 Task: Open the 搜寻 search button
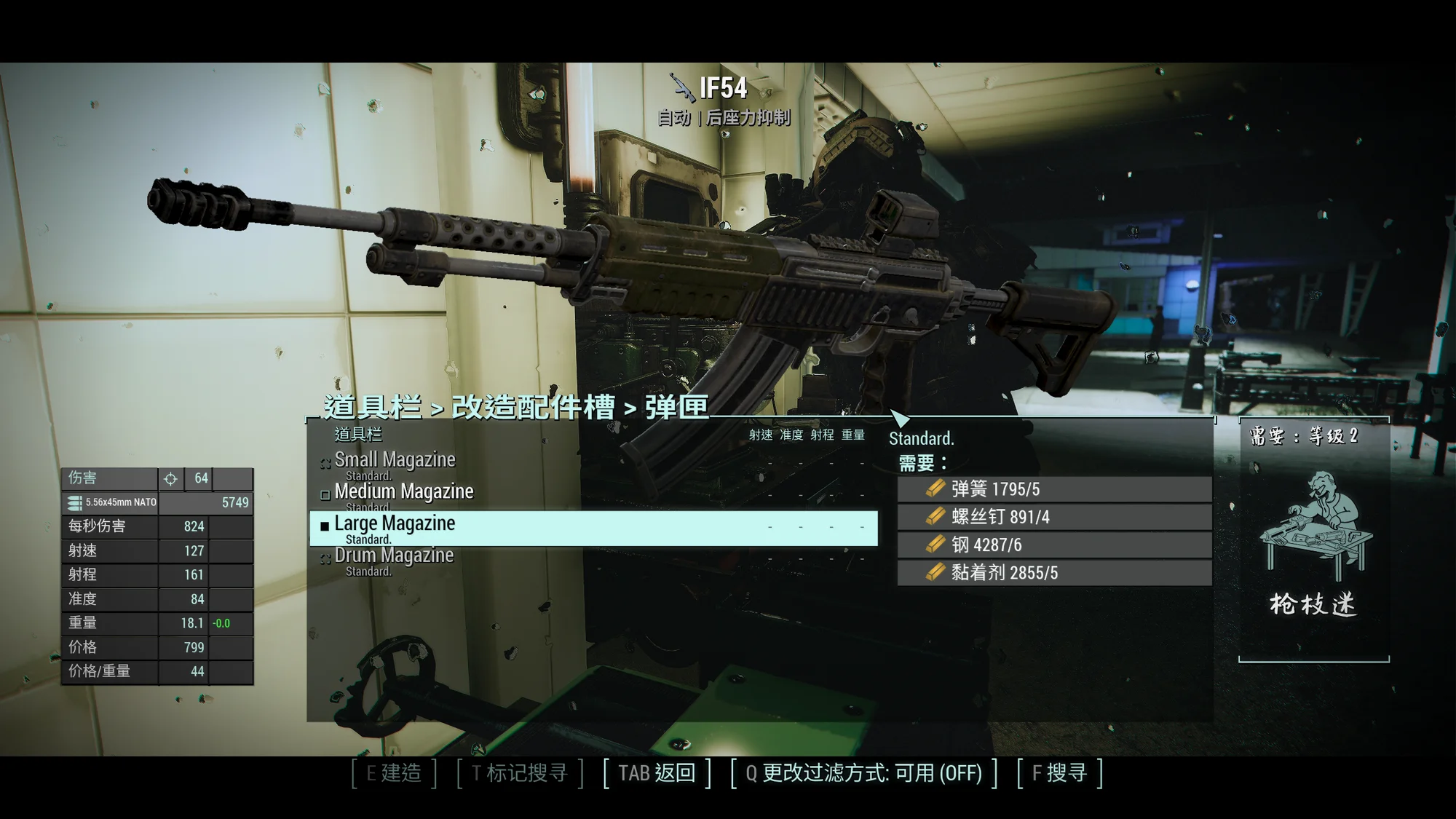click(x=1059, y=773)
